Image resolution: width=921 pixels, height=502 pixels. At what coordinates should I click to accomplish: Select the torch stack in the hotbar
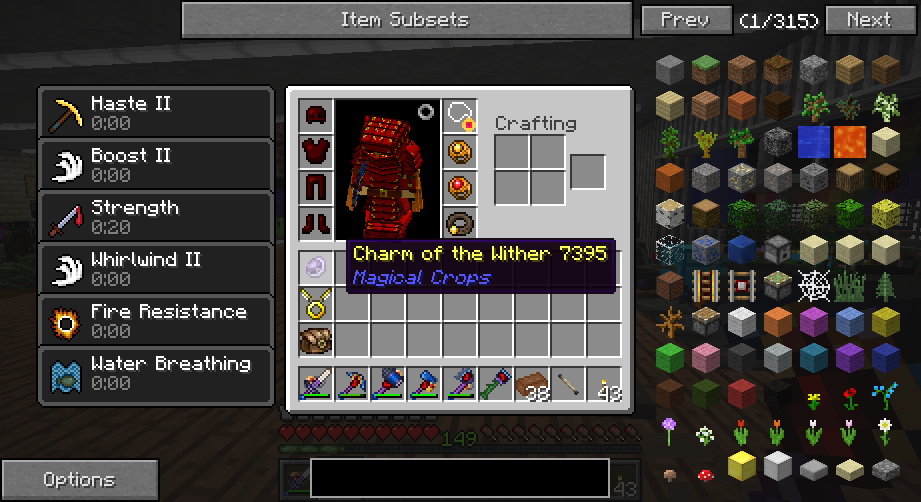(x=604, y=384)
